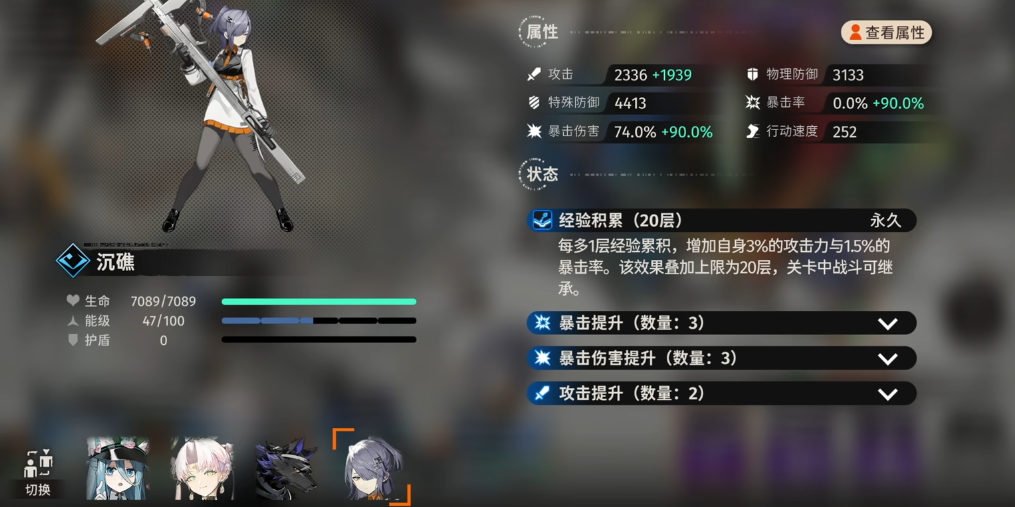Select the teal-haired character with flower hat portrait
Viewport: 1015px width, 507px height.
point(118,467)
